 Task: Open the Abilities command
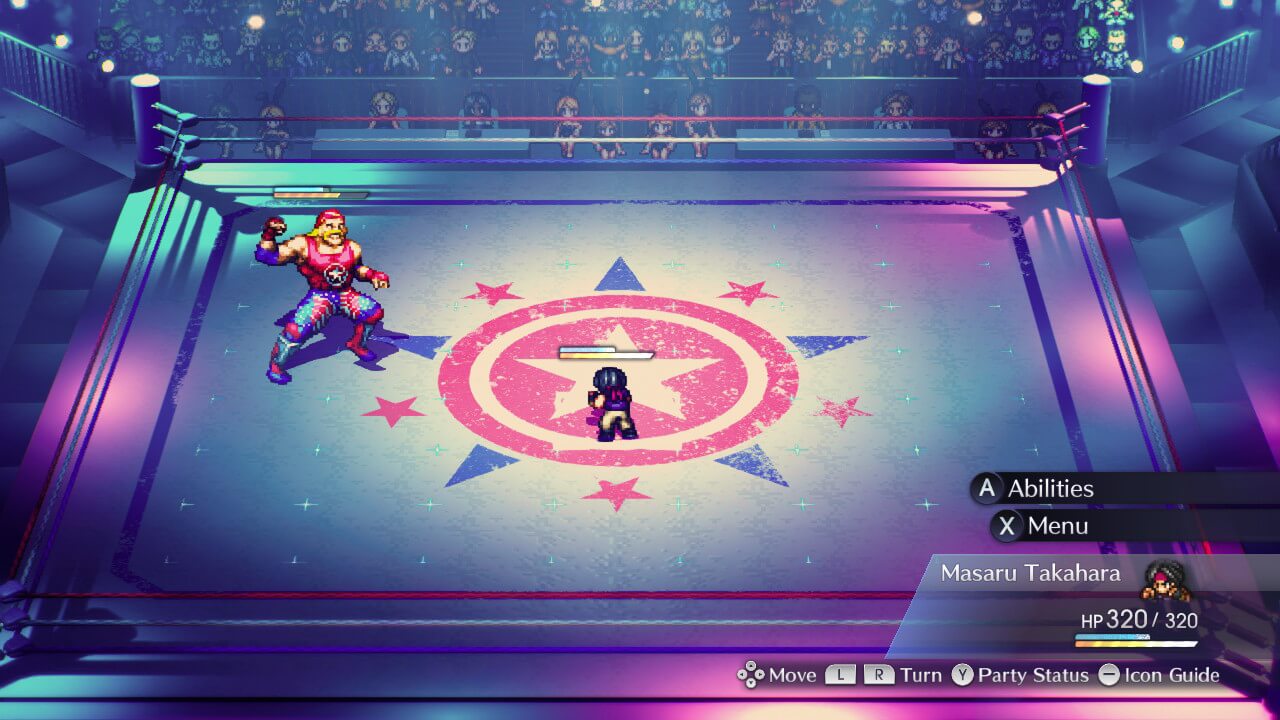coord(1049,488)
